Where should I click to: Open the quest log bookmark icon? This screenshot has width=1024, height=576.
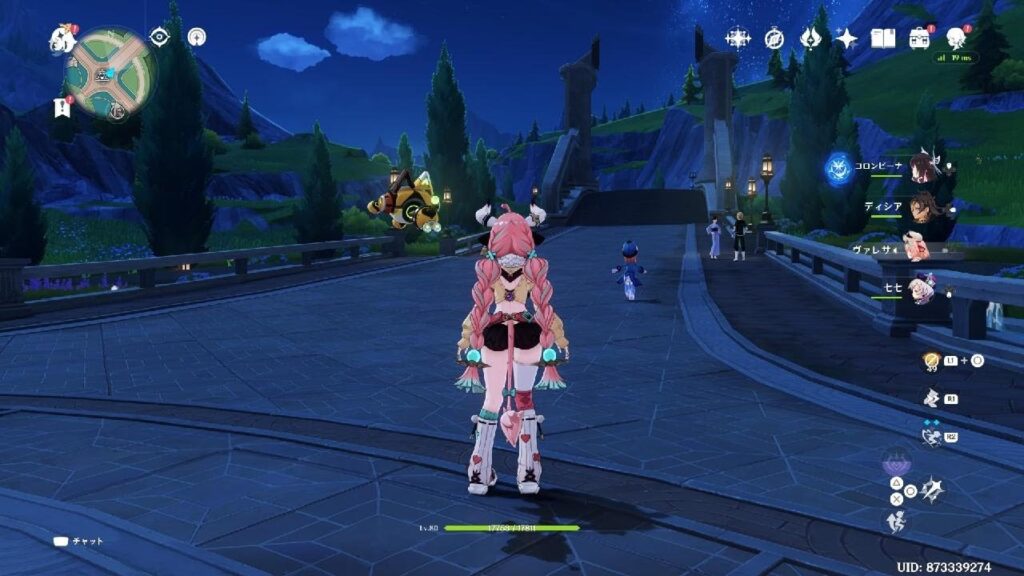click(61, 107)
